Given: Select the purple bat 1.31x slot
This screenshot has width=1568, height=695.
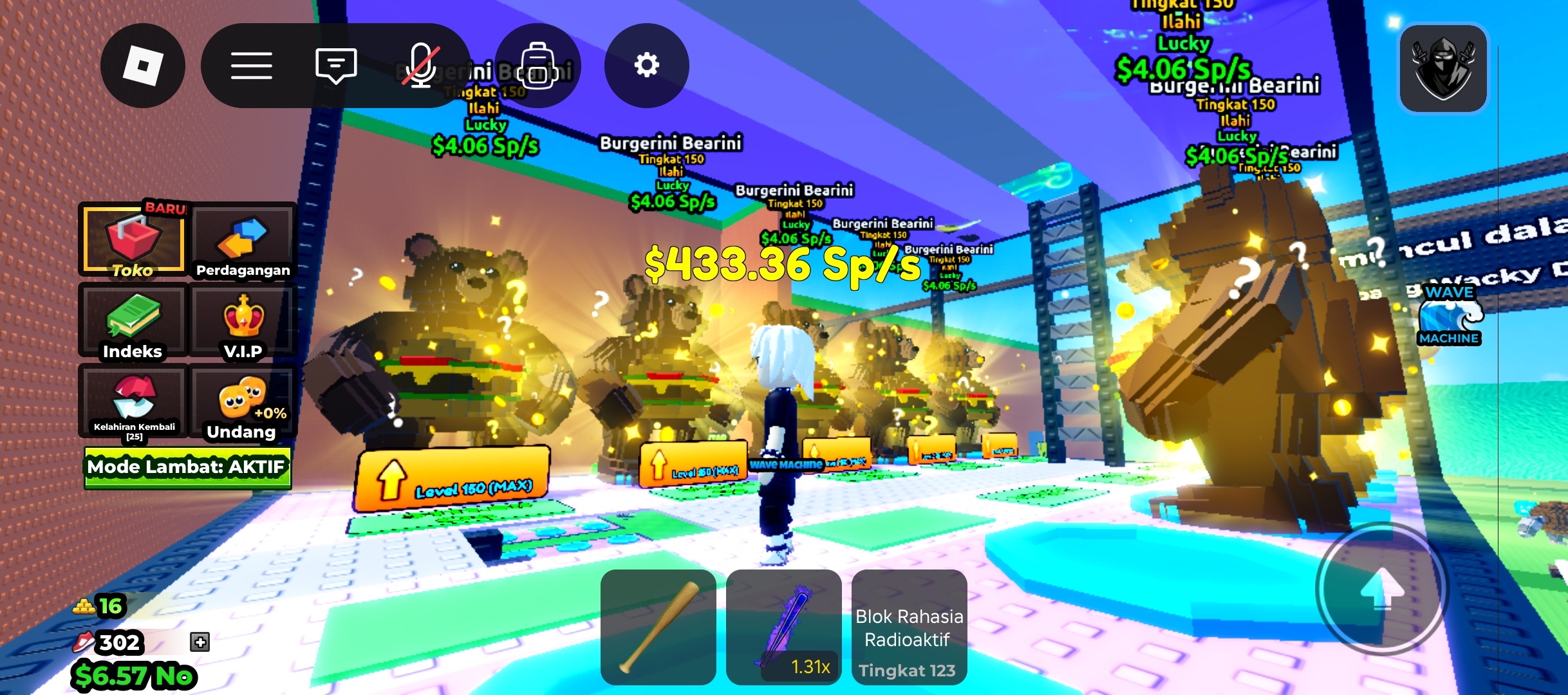Looking at the screenshot, I should pos(783,627).
